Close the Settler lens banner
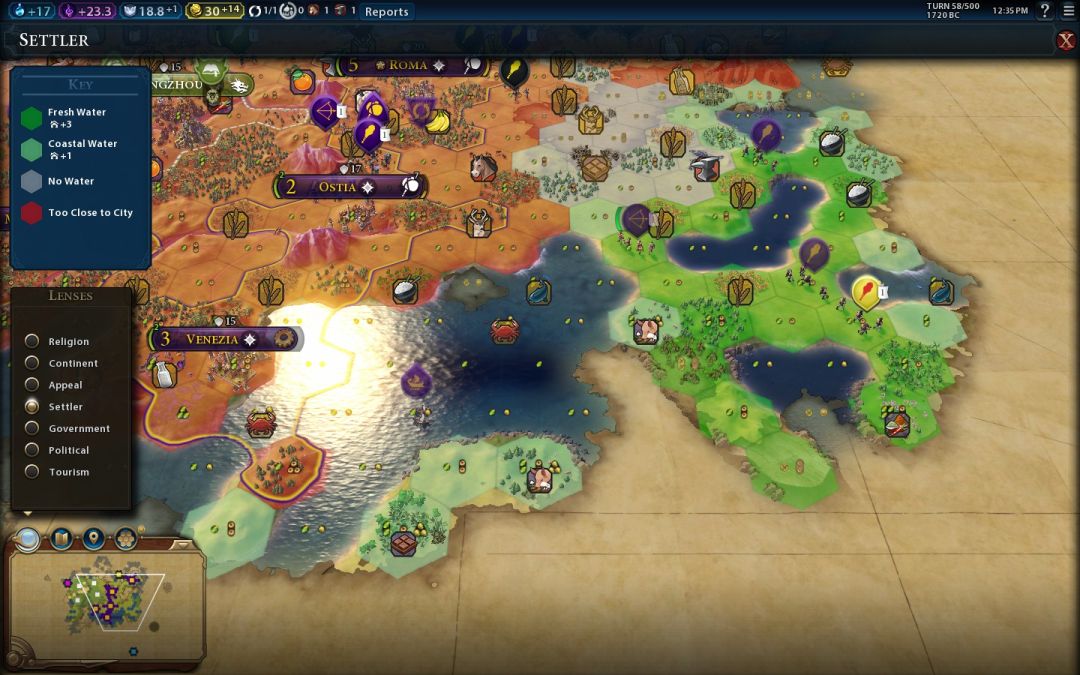This screenshot has width=1080, height=675. pyautogui.click(x=1066, y=40)
